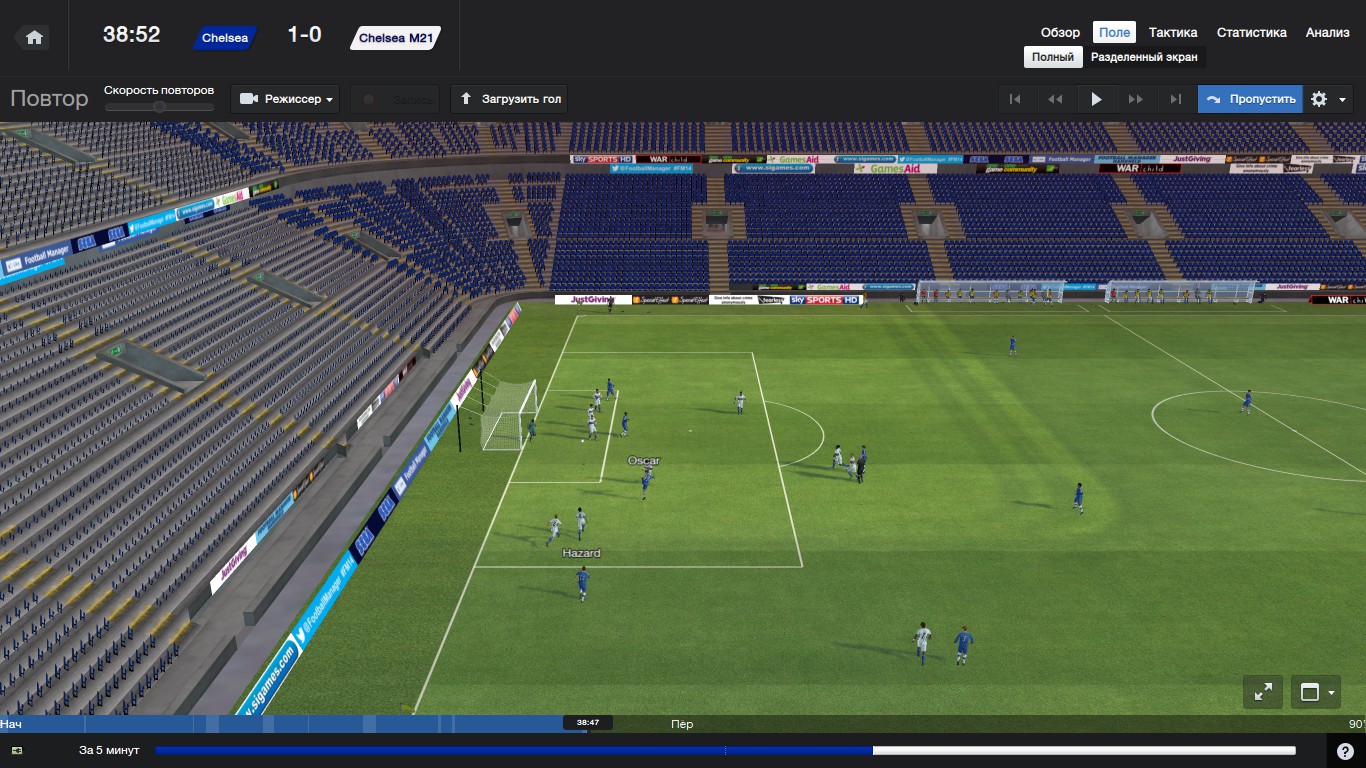Click the Пропустить button
The image size is (1366, 768).
pyautogui.click(x=1251, y=99)
